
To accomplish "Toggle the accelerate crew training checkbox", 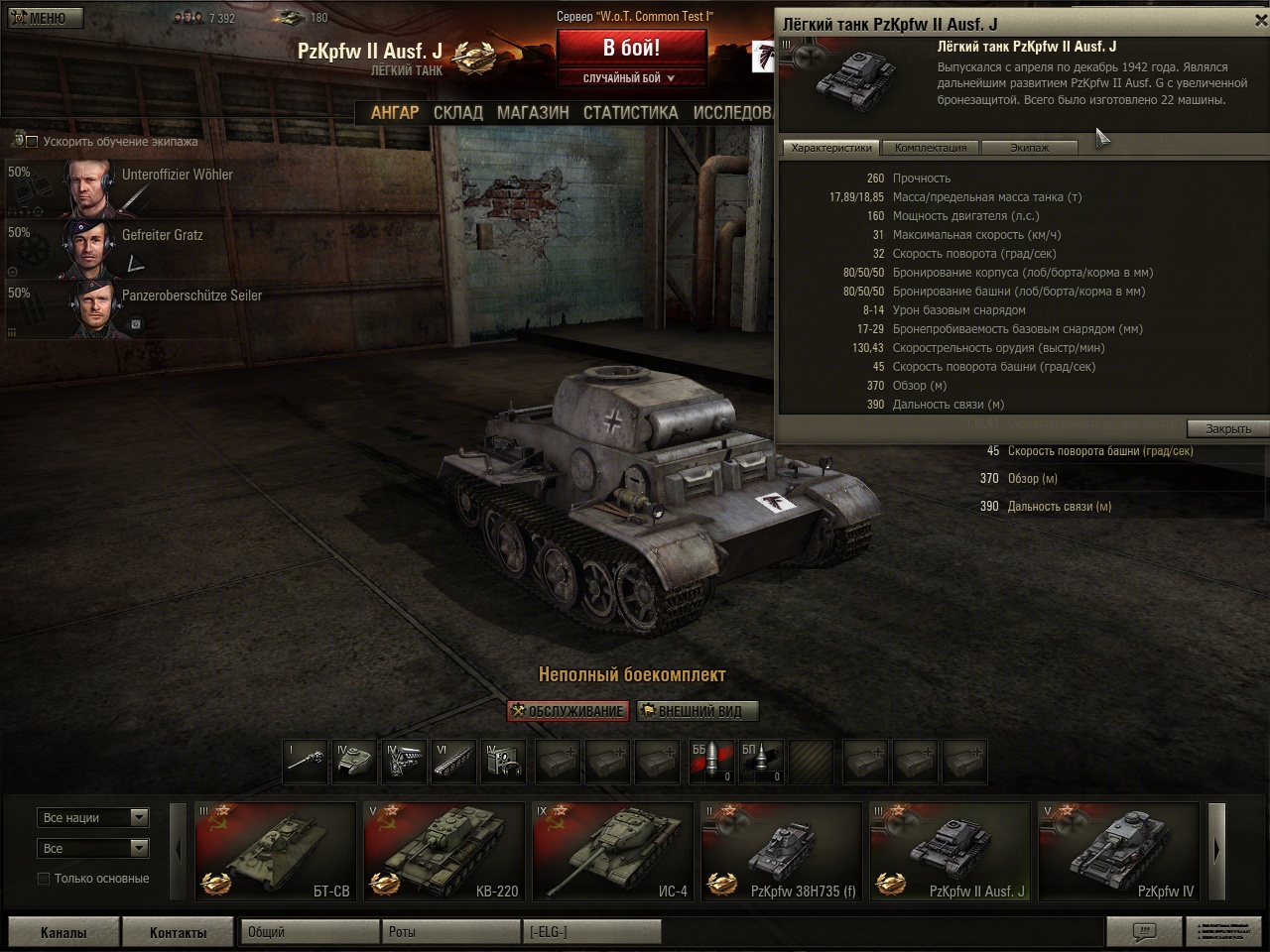I will 32,142.
